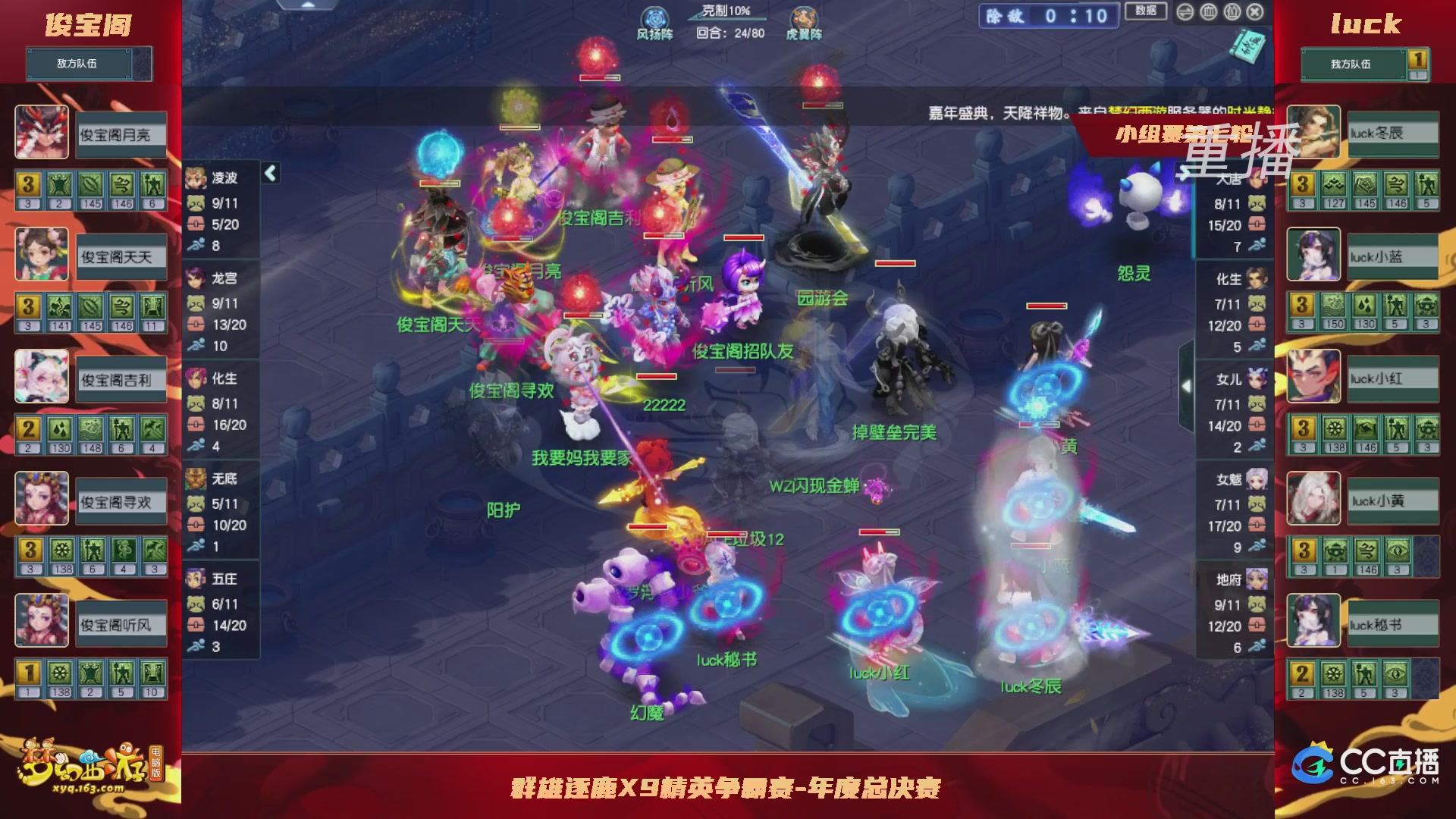Toggle the gold level 3 badge under 俊宝阁月亮
The height and width of the screenshot is (819, 1456).
coord(28,184)
